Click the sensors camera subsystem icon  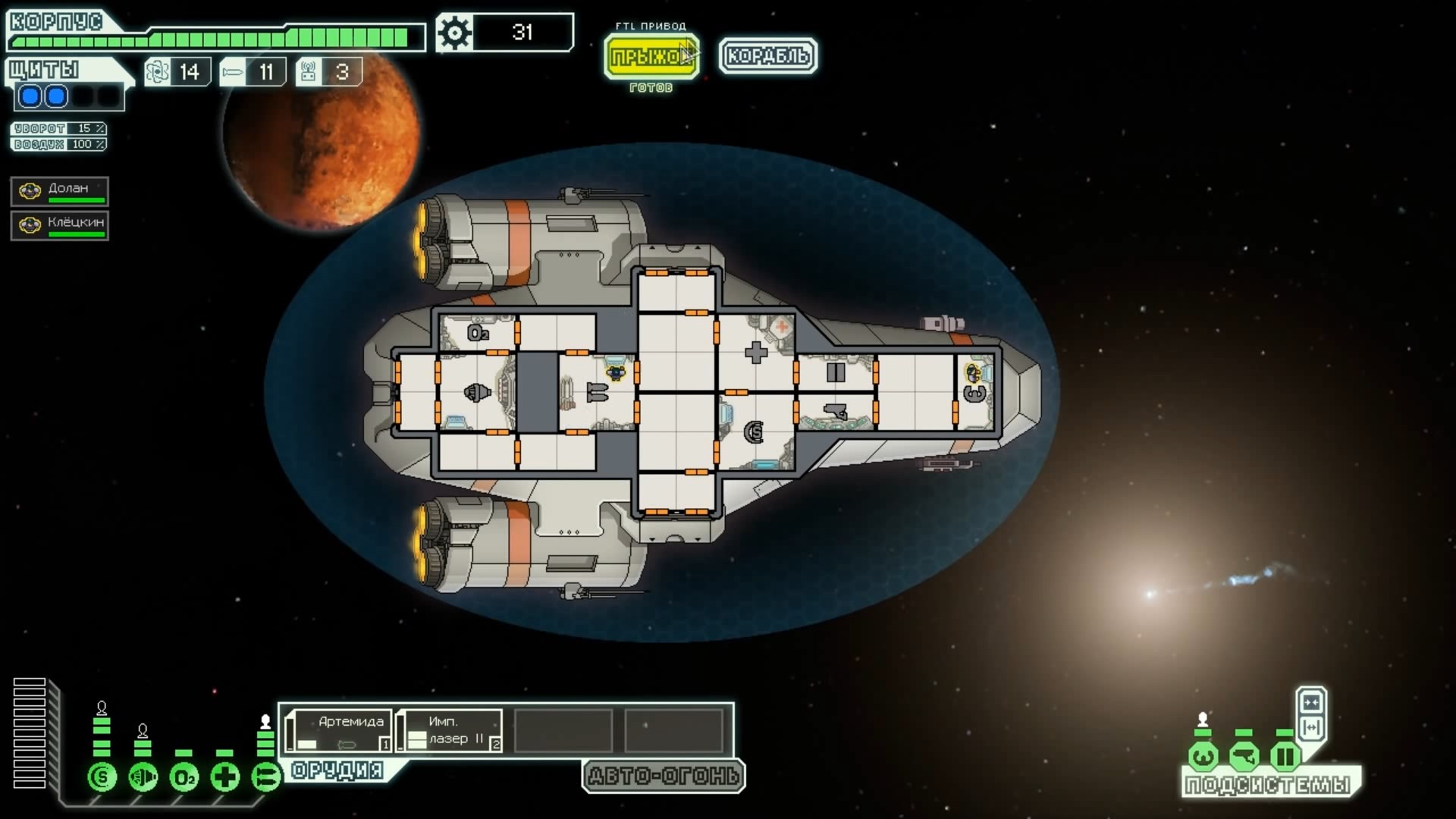[1244, 756]
